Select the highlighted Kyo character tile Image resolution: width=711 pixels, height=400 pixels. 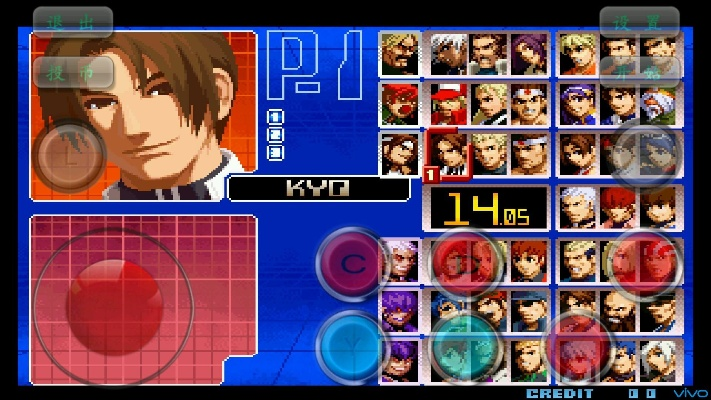click(x=448, y=154)
